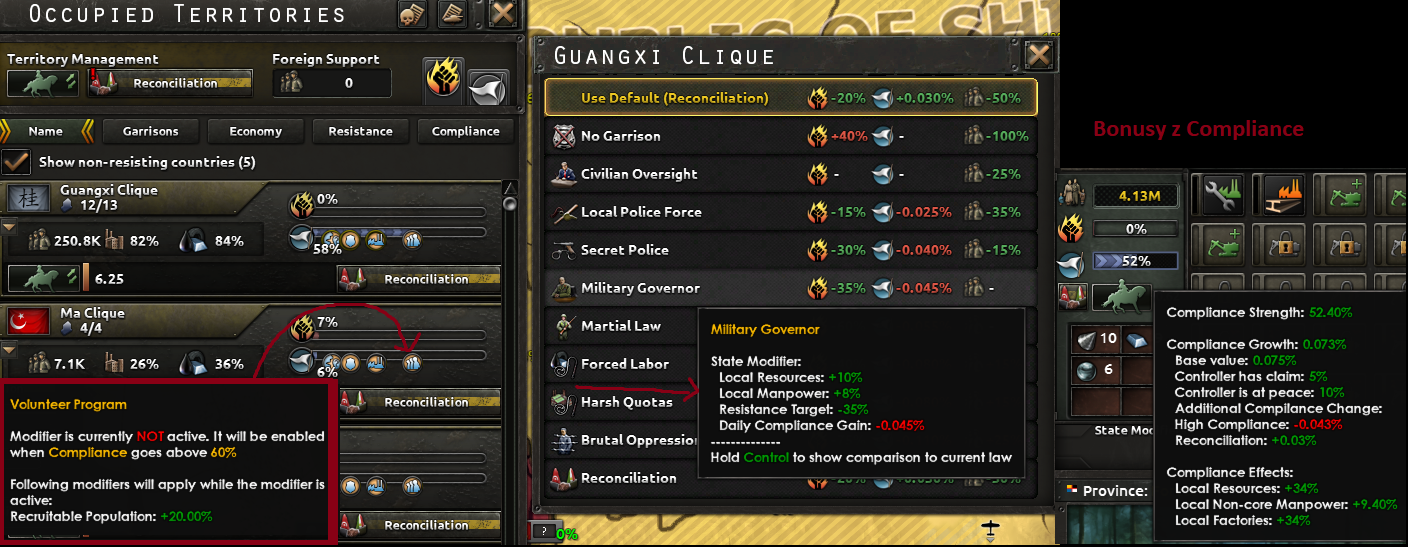1408x547 pixels.
Task: Close the Occupied Territories window
Action: [x=504, y=15]
